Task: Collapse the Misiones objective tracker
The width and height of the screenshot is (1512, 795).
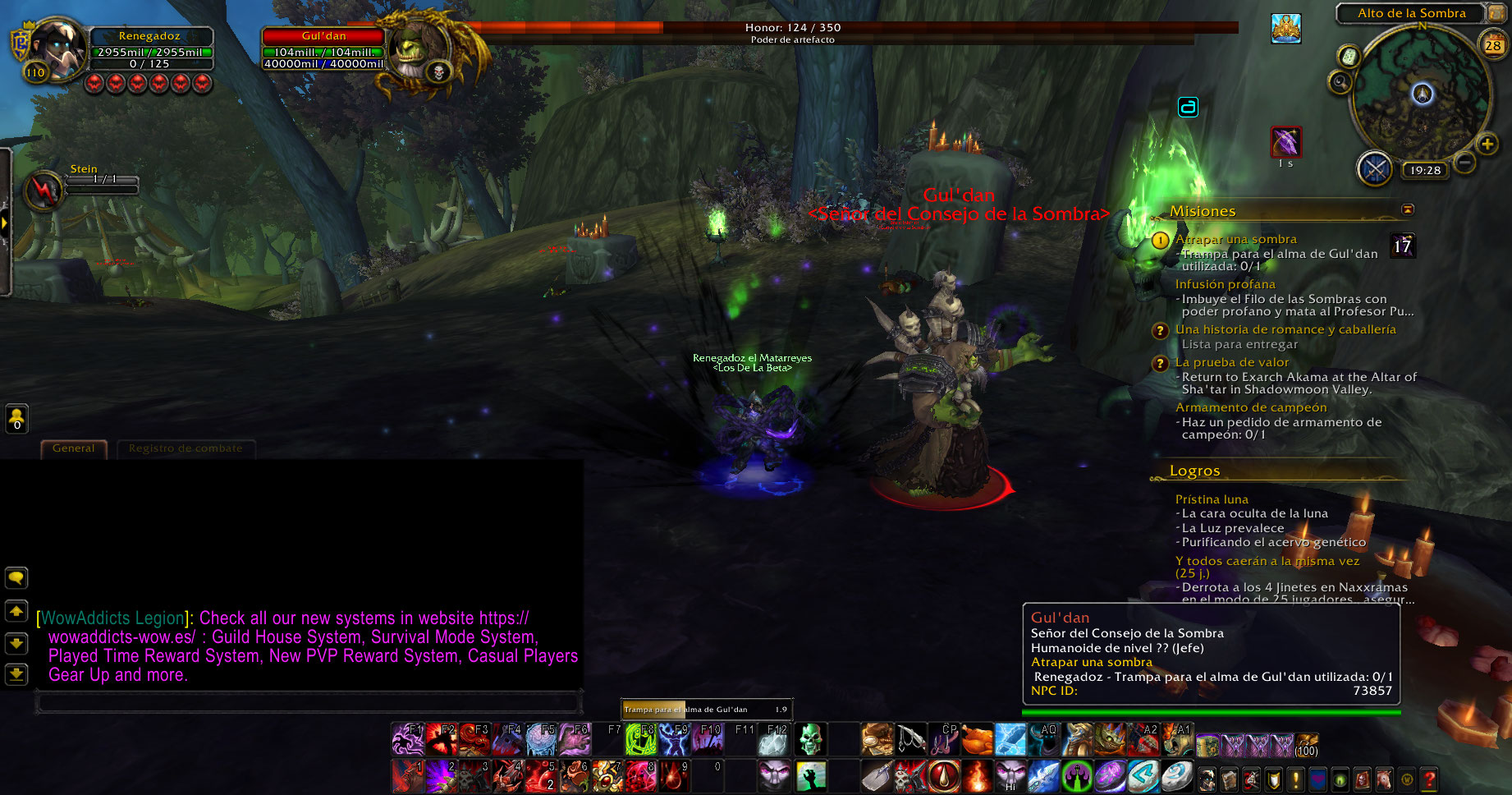Action: (x=1408, y=210)
